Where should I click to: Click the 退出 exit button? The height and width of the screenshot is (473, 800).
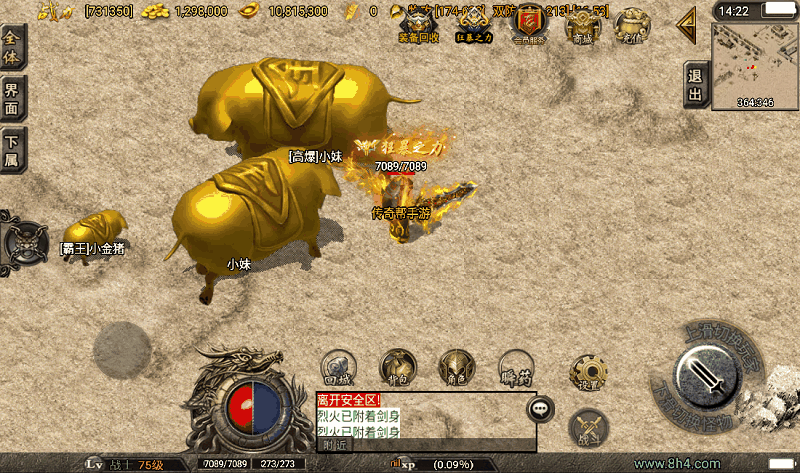click(695, 85)
